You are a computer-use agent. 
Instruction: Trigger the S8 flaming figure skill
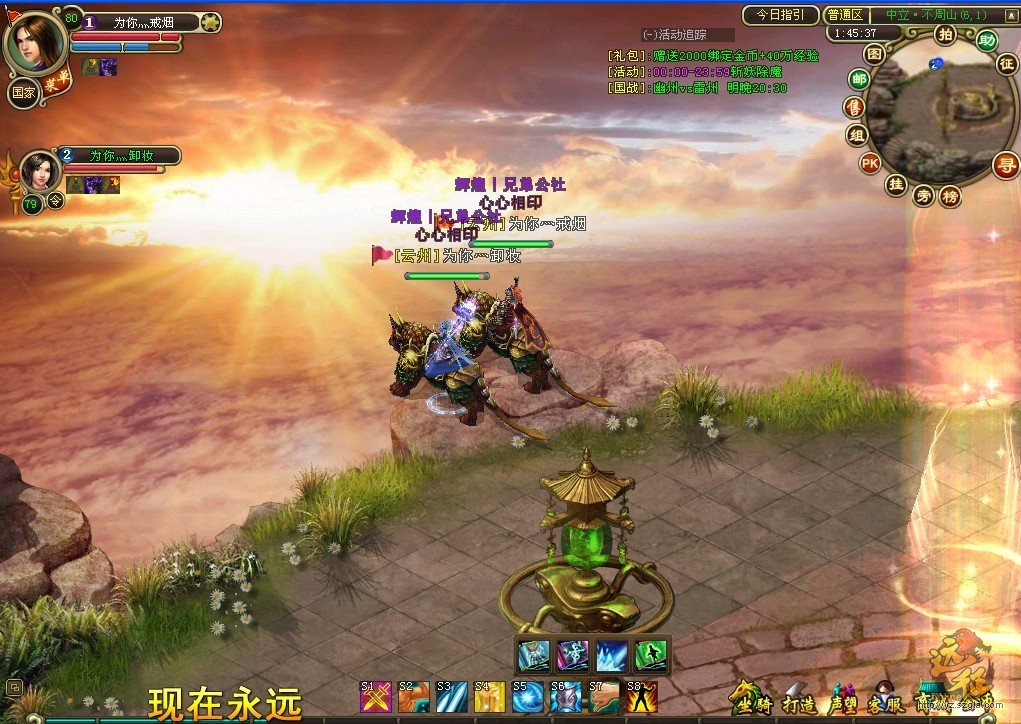[642, 696]
